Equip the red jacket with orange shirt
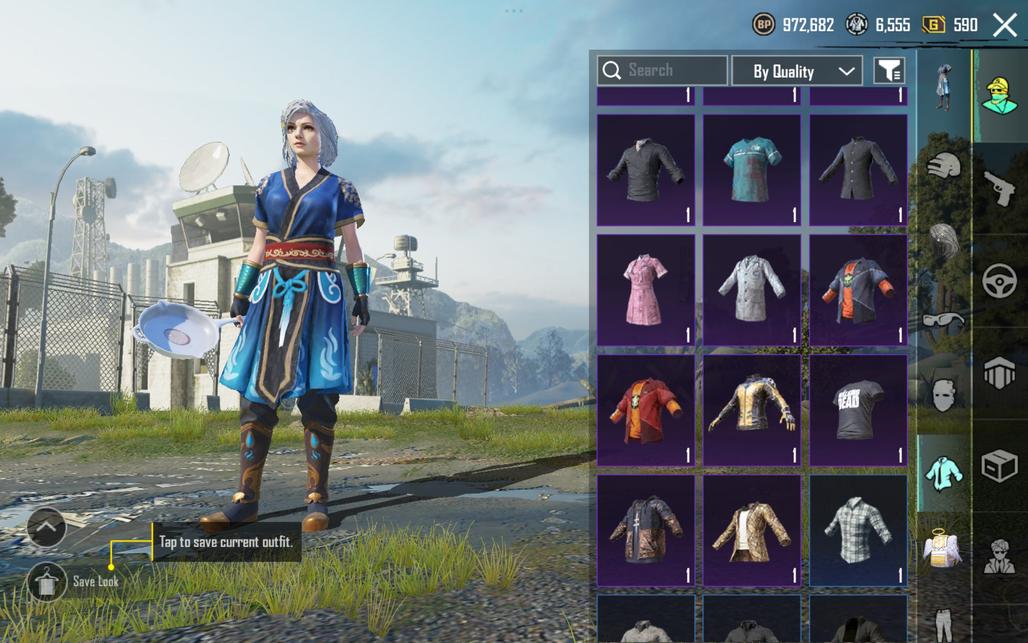The image size is (1028, 643). (x=645, y=409)
